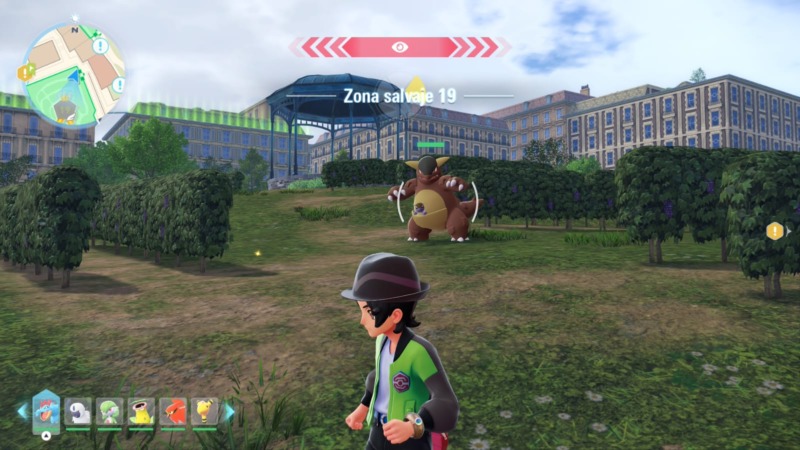The height and width of the screenshot is (450, 800).
Task: Choose the Absol party slot
Action: pos(78,411)
